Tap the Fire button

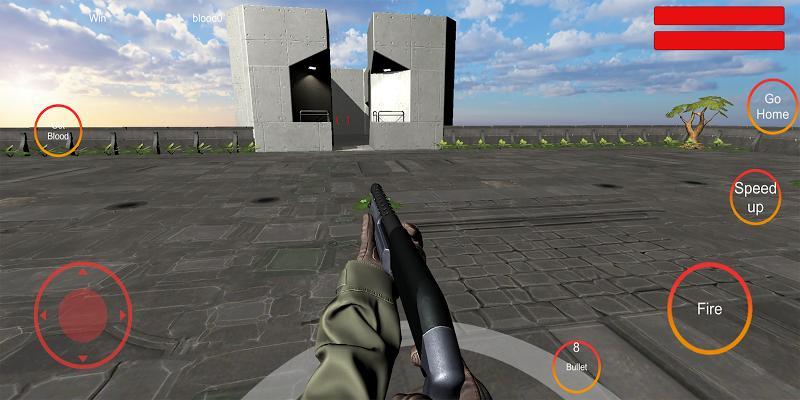click(x=709, y=308)
